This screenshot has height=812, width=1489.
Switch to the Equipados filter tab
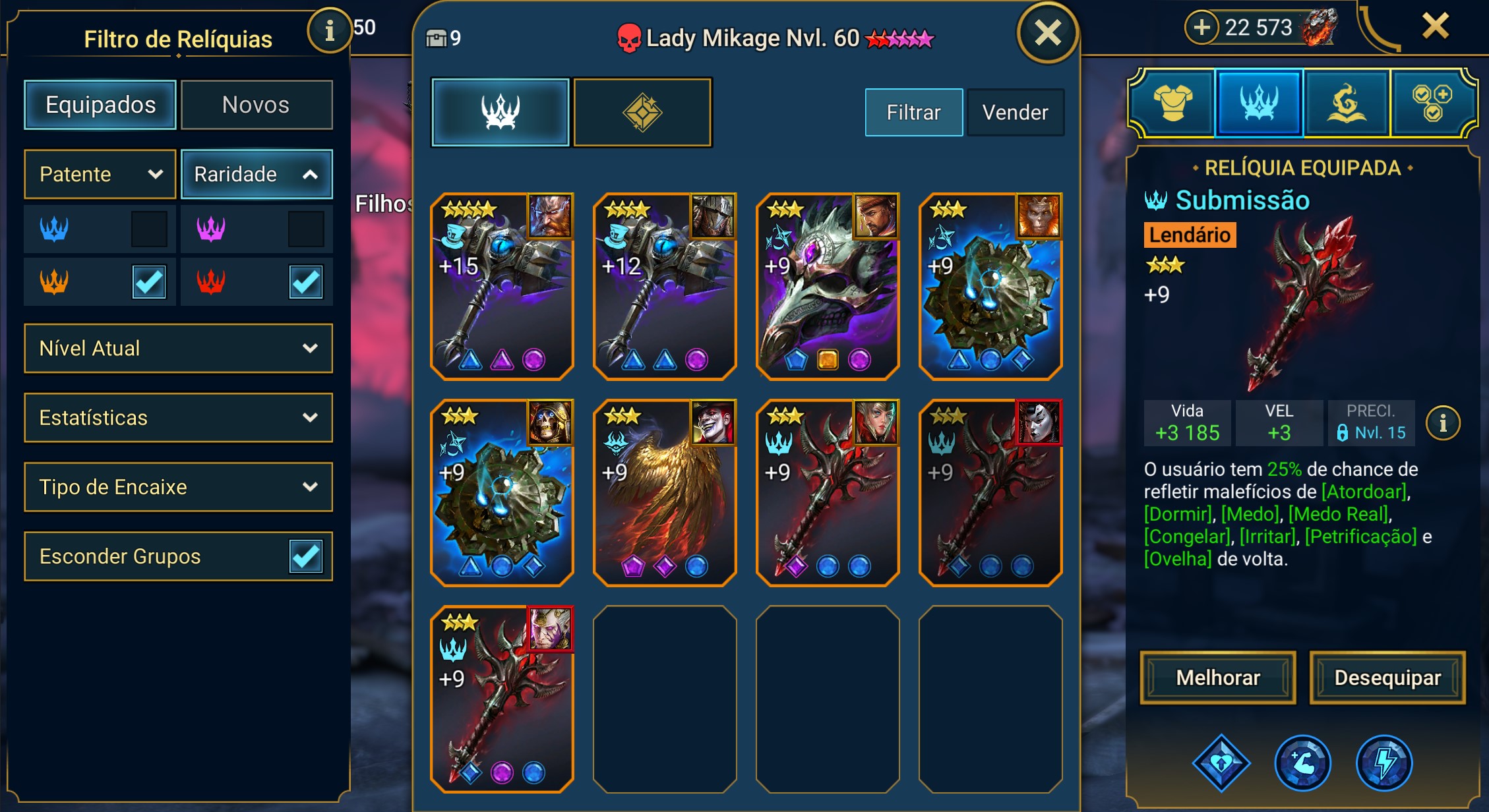100,105
